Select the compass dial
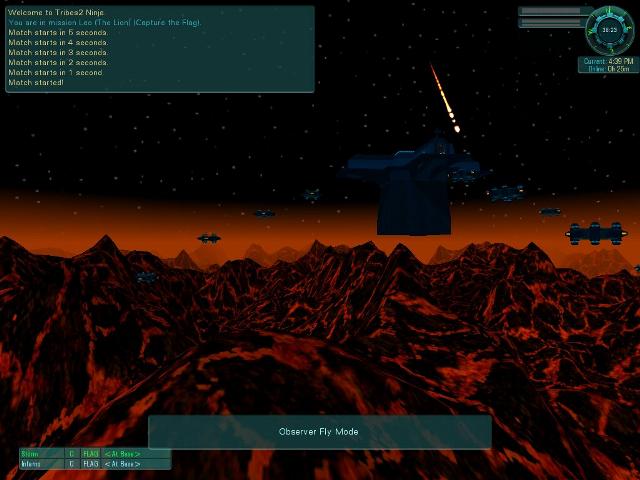 point(609,29)
